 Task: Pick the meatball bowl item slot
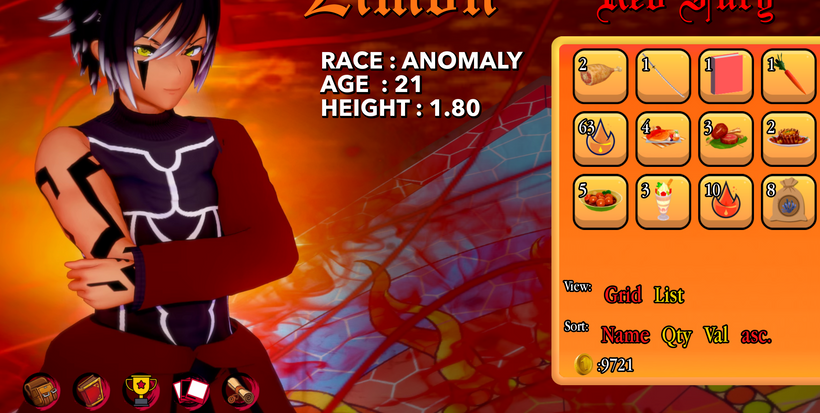[x=600, y=201]
